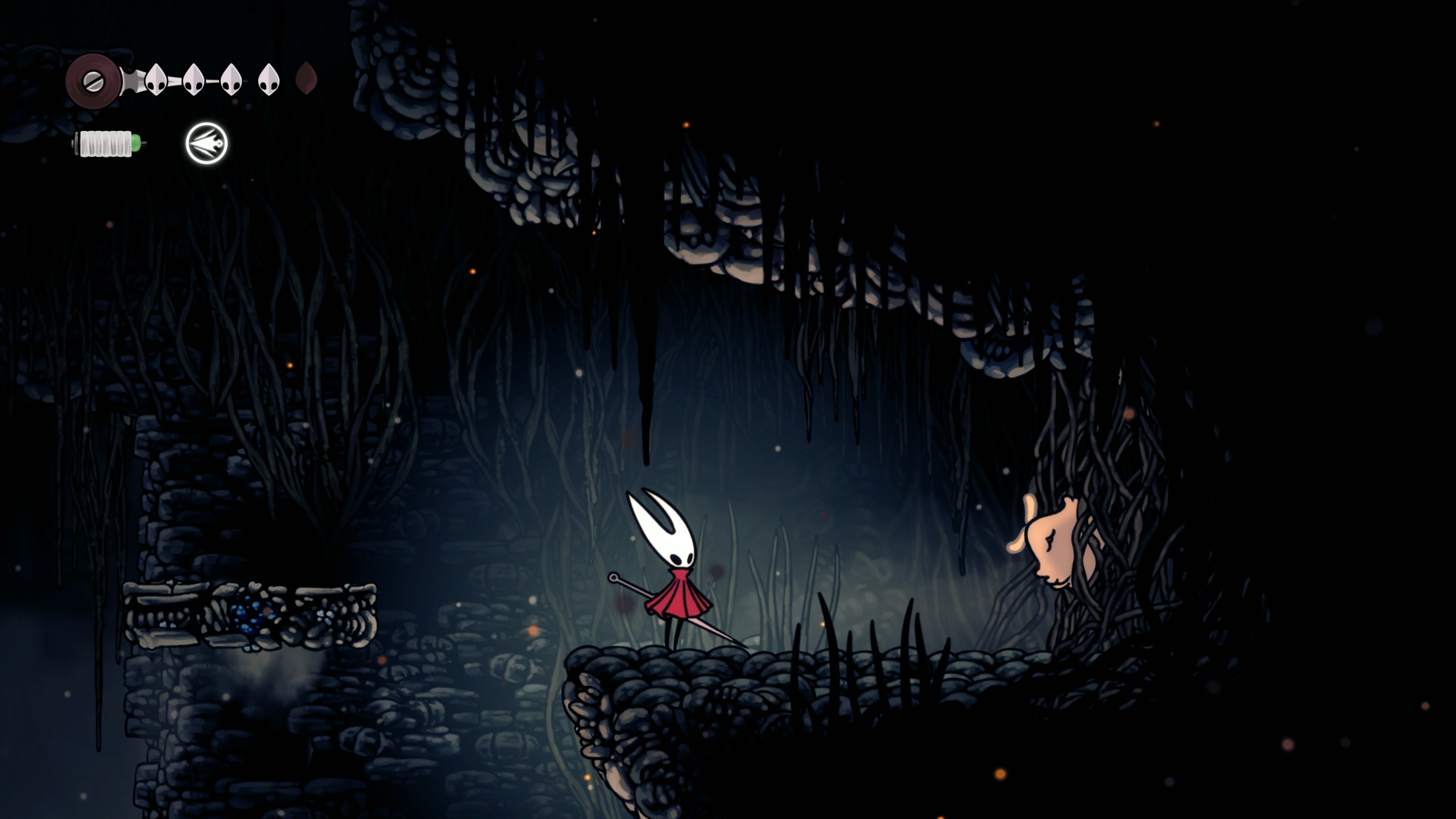Click the white silk spool fill level
Viewport: 1456px width, 819px height.
pyautogui.click(x=105, y=142)
